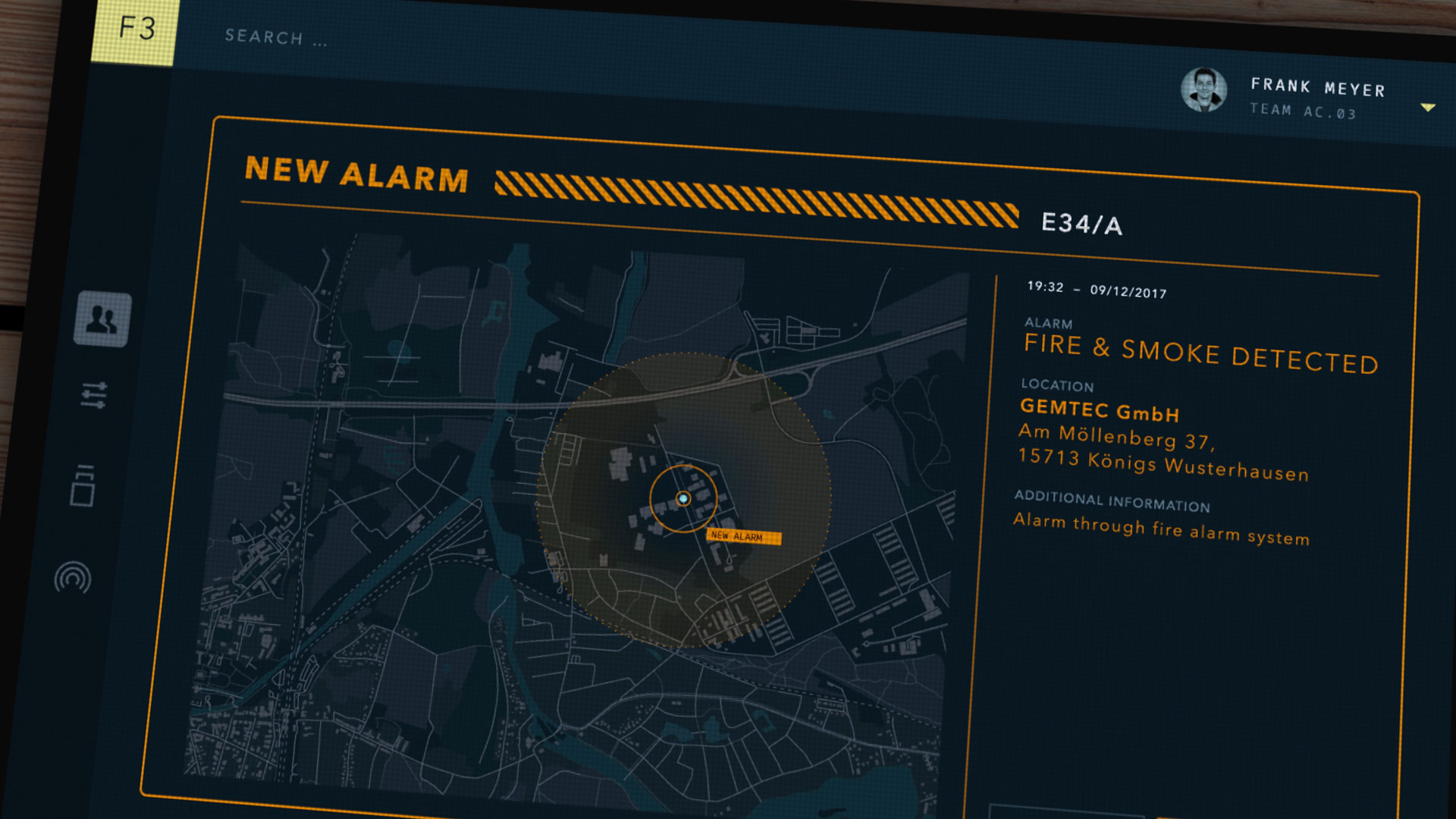This screenshot has width=1456, height=819.
Task: Click the F3 logo tile
Action: pyautogui.click(x=135, y=30)
